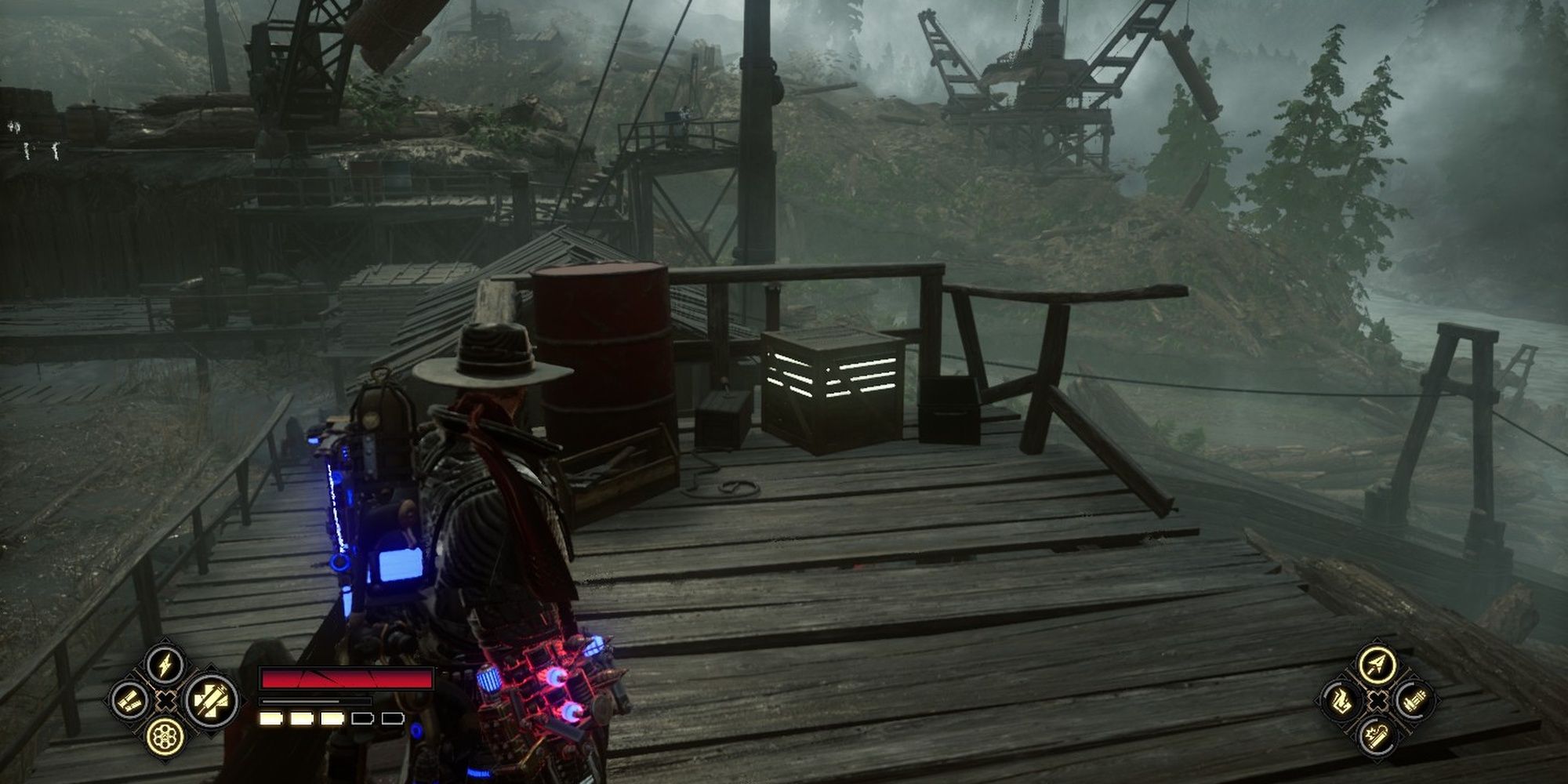
Task: Select the flight arrow ability icon
Action: pos(1377,663)
